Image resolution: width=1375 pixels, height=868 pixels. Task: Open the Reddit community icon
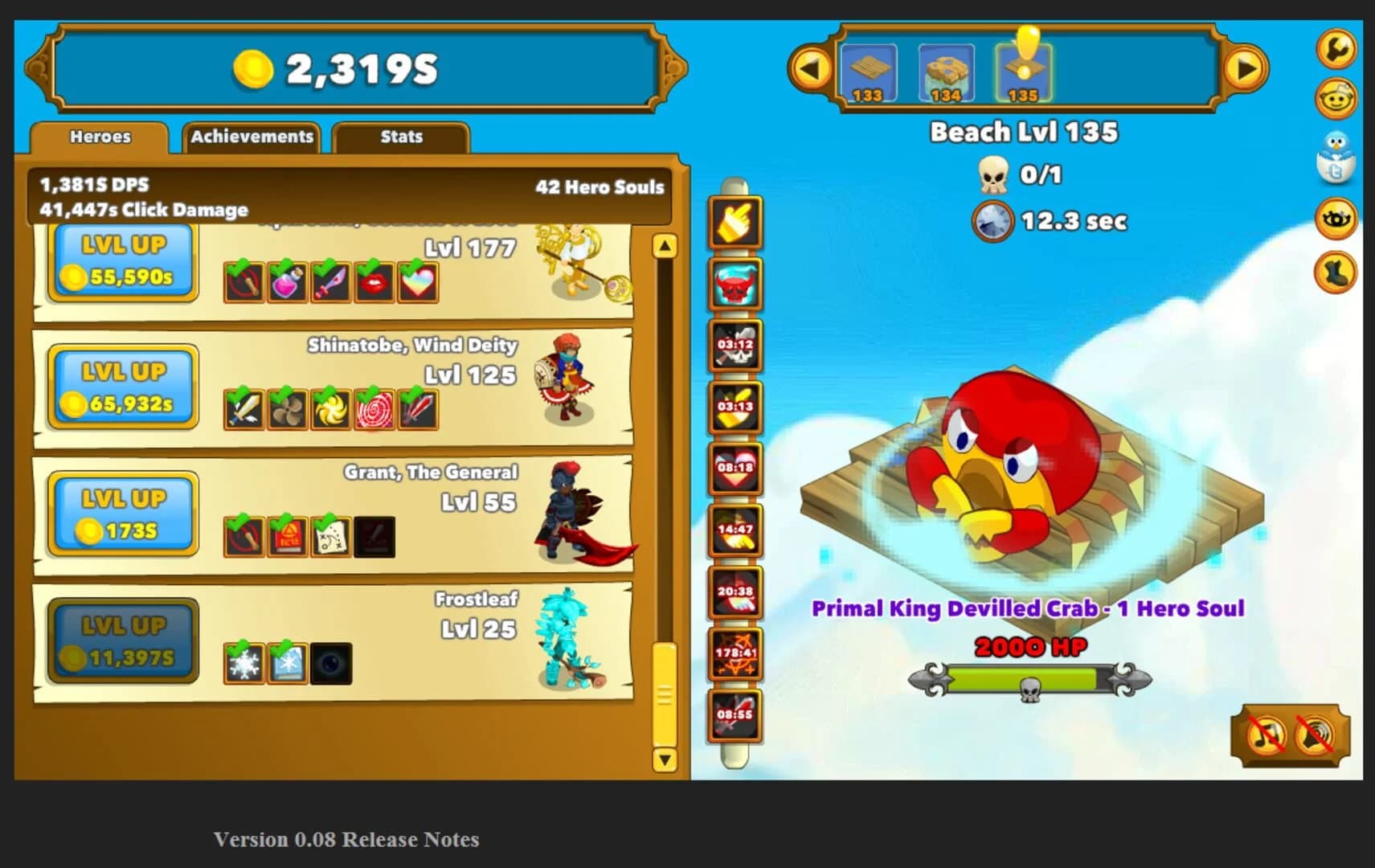[x=1336, y=98]
